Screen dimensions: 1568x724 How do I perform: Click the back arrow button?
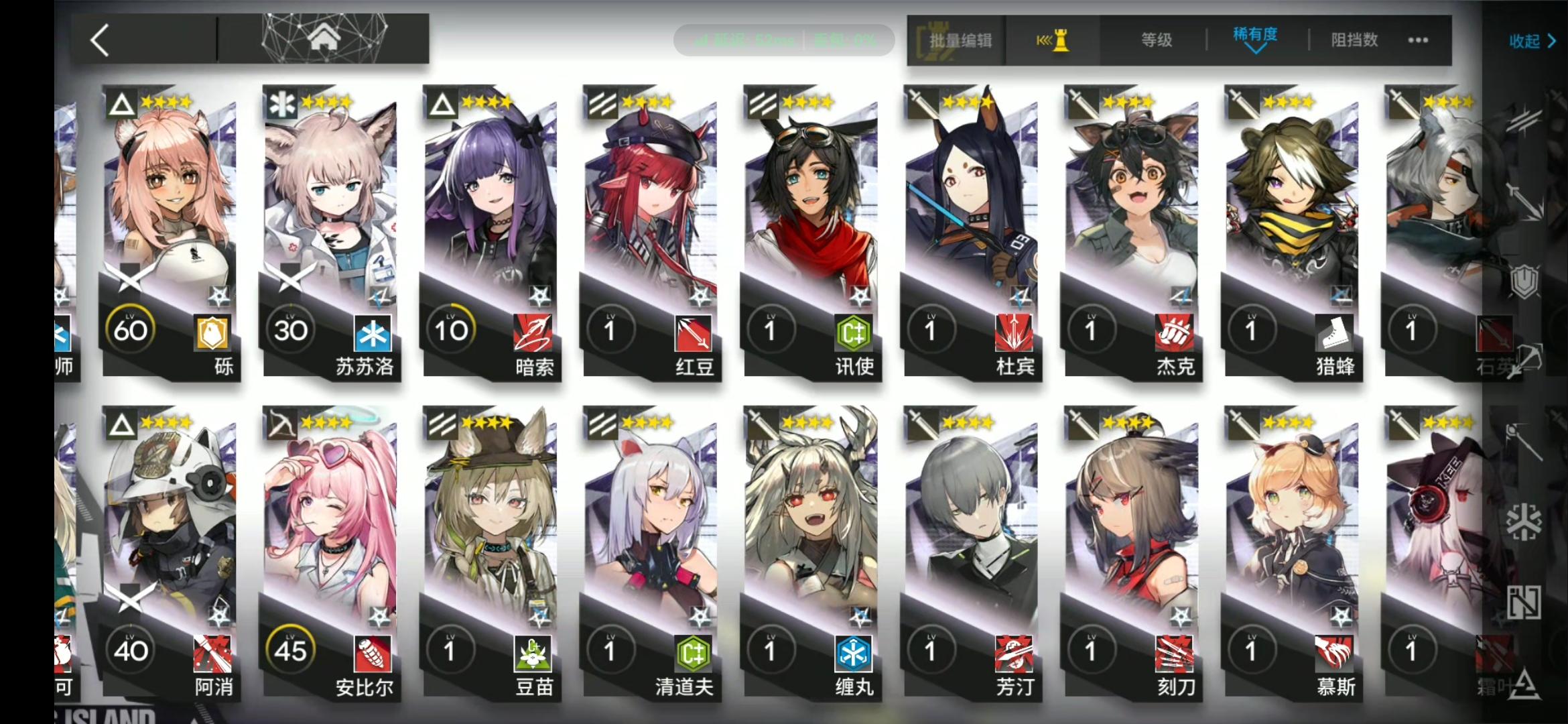click(99, 39)
